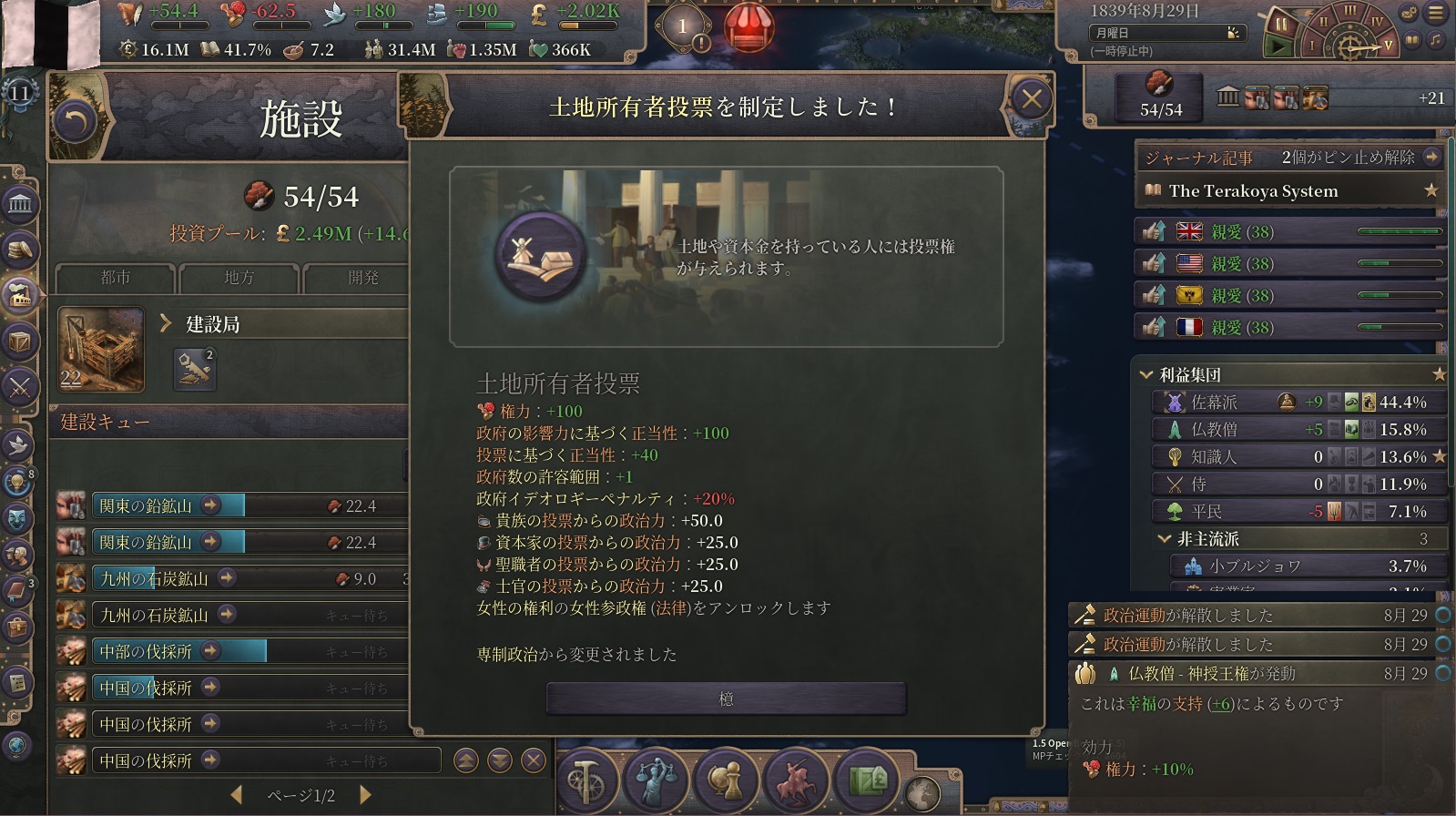The height and width of the screenshot is (816, 1456).
Task: Confirm the law popup with the 檀 button
Action: [726, 699]
